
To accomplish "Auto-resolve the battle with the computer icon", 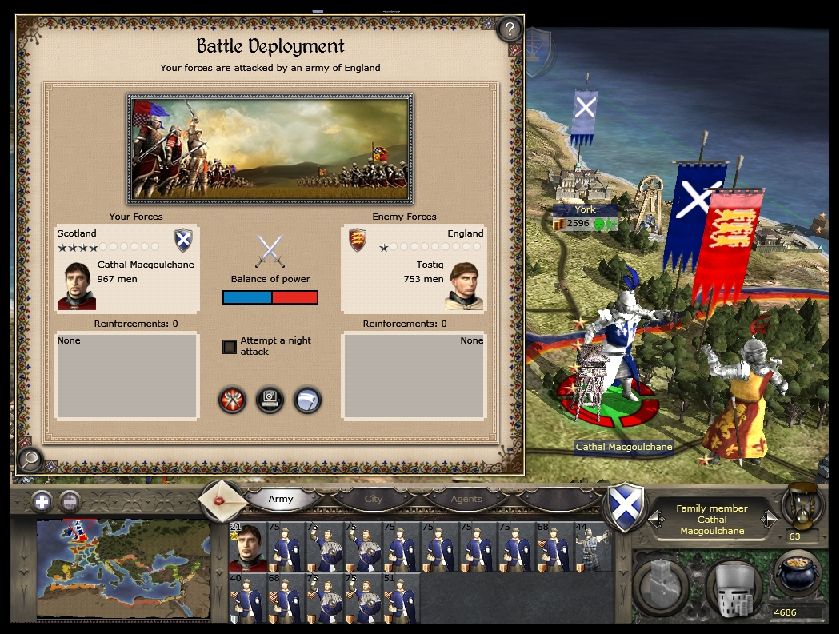I will pyautogui.click(x=270, y=400).
